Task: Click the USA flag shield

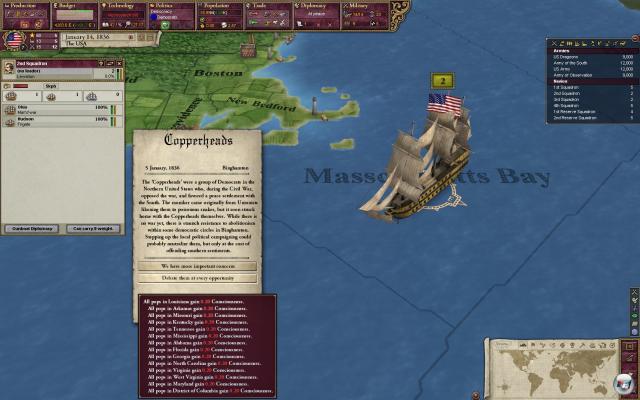Action: [x=15, y=39]
